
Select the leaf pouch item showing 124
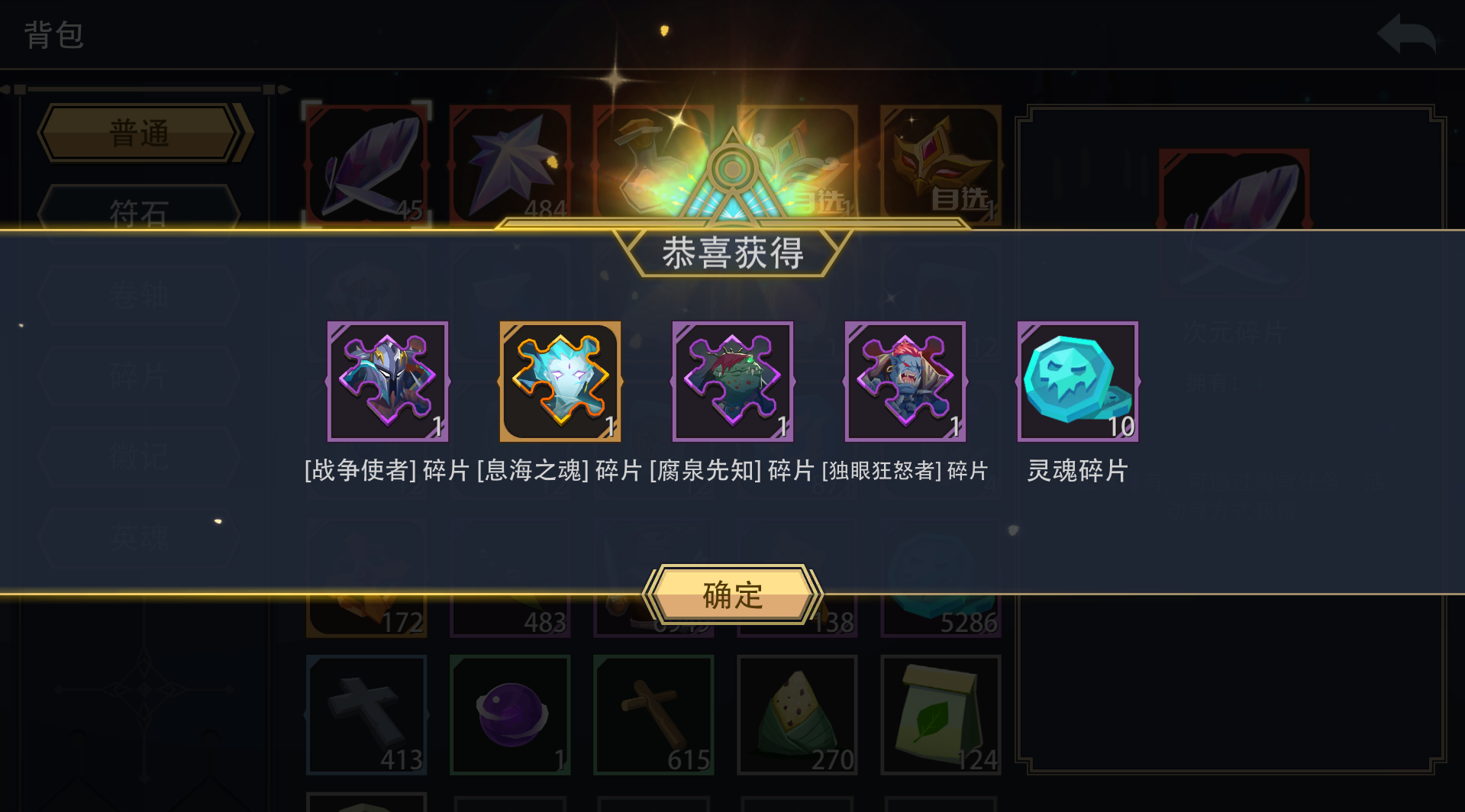941,714
